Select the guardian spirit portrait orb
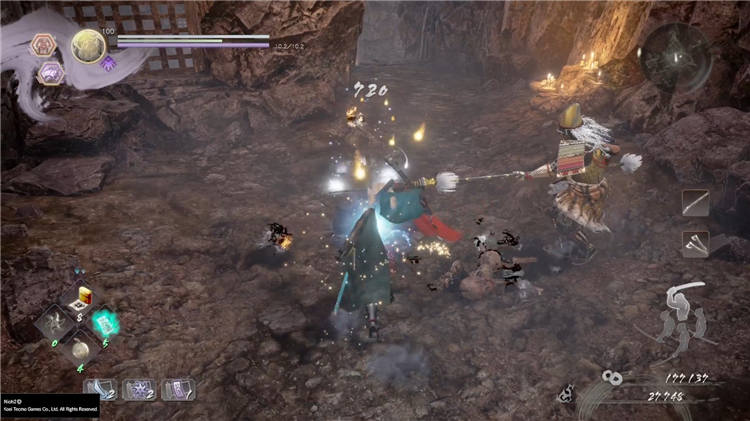This screenshot has width=750, height=421. [x=89, y=45]
